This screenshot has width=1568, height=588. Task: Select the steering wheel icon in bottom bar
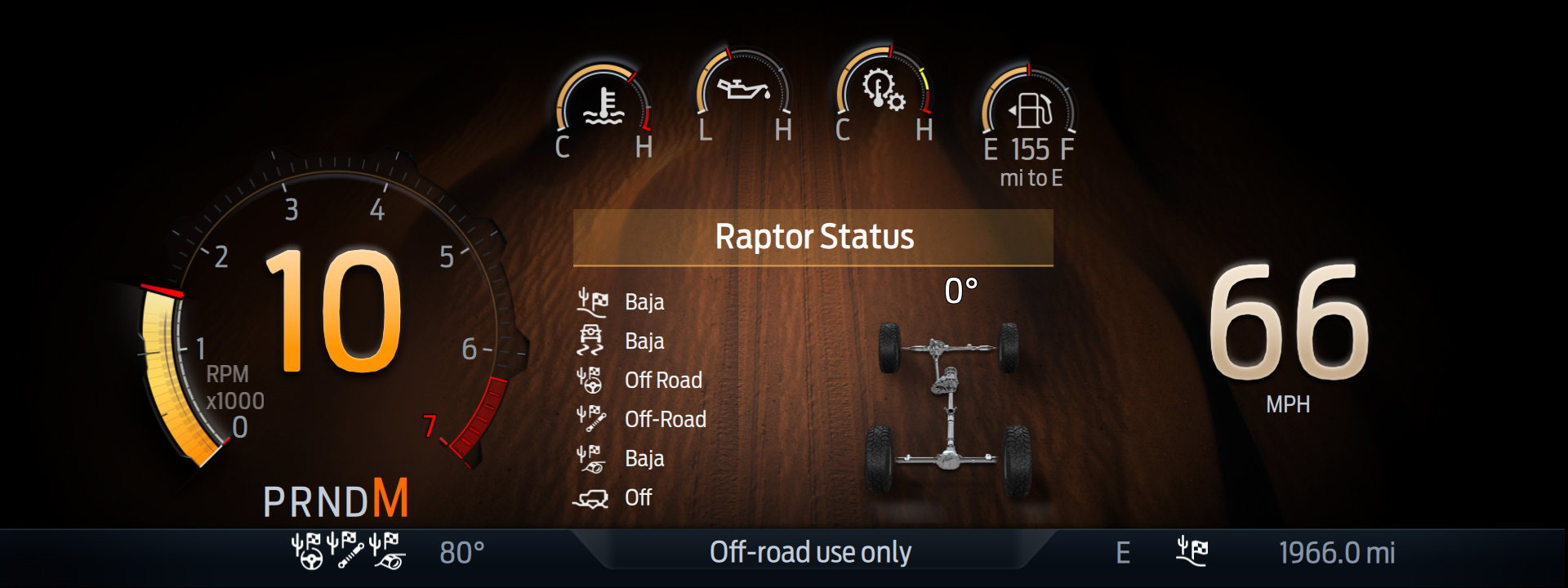point(307,551)
